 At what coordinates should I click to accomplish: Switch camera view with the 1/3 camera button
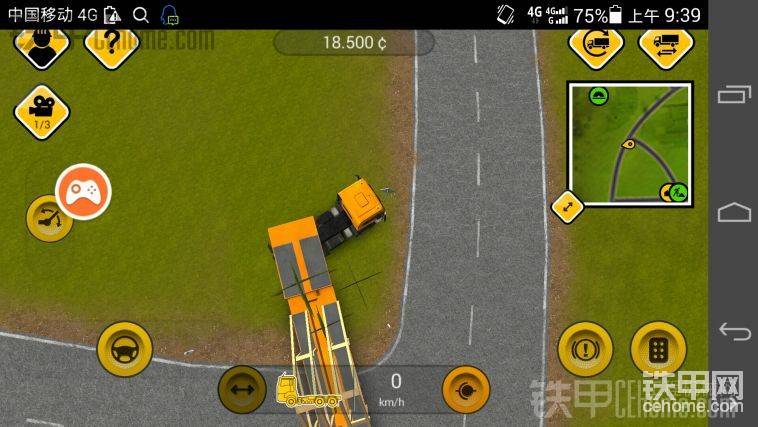click(x=42, y=111)
